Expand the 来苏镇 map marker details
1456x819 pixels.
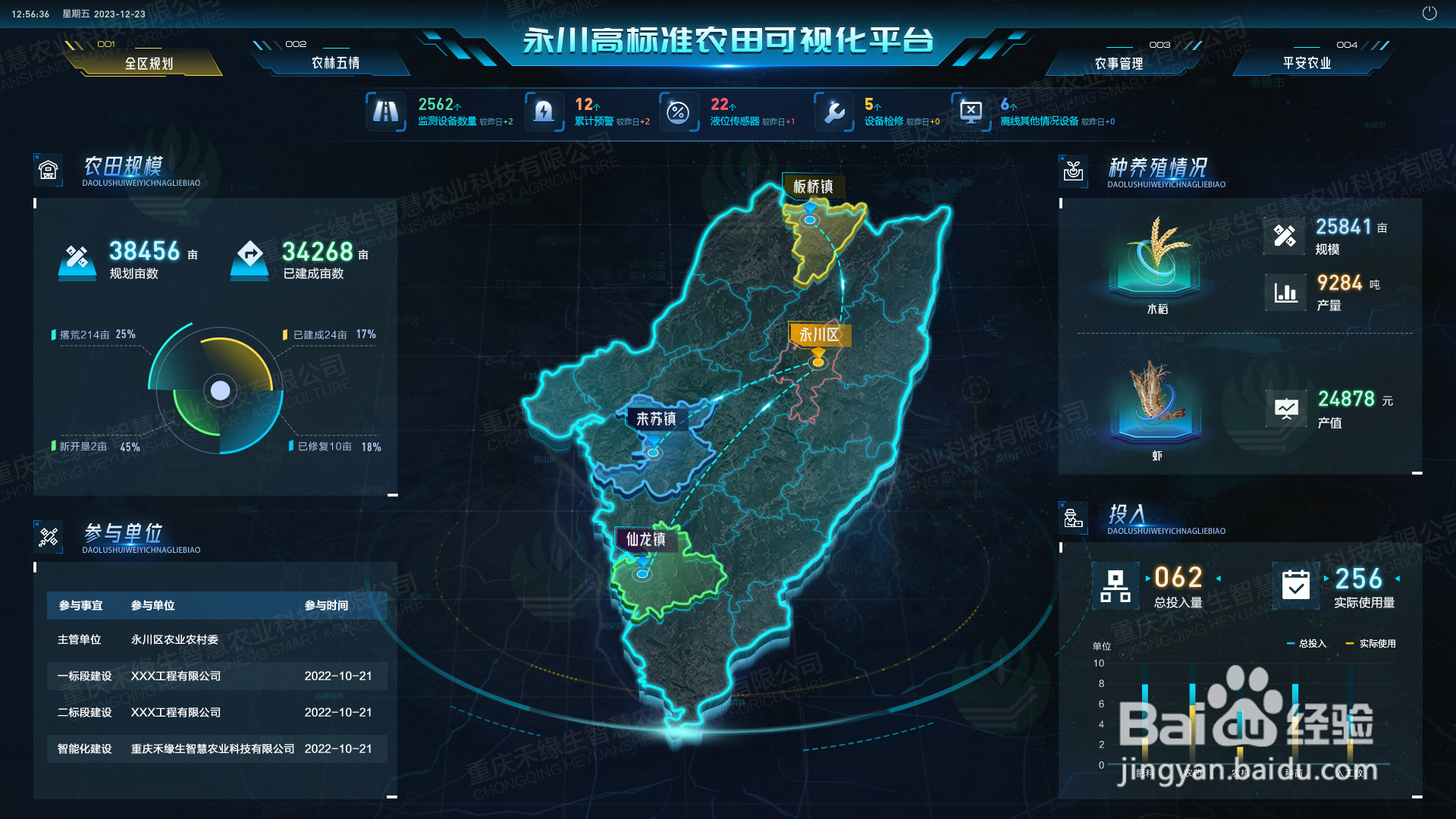click(x=657, y=418)
